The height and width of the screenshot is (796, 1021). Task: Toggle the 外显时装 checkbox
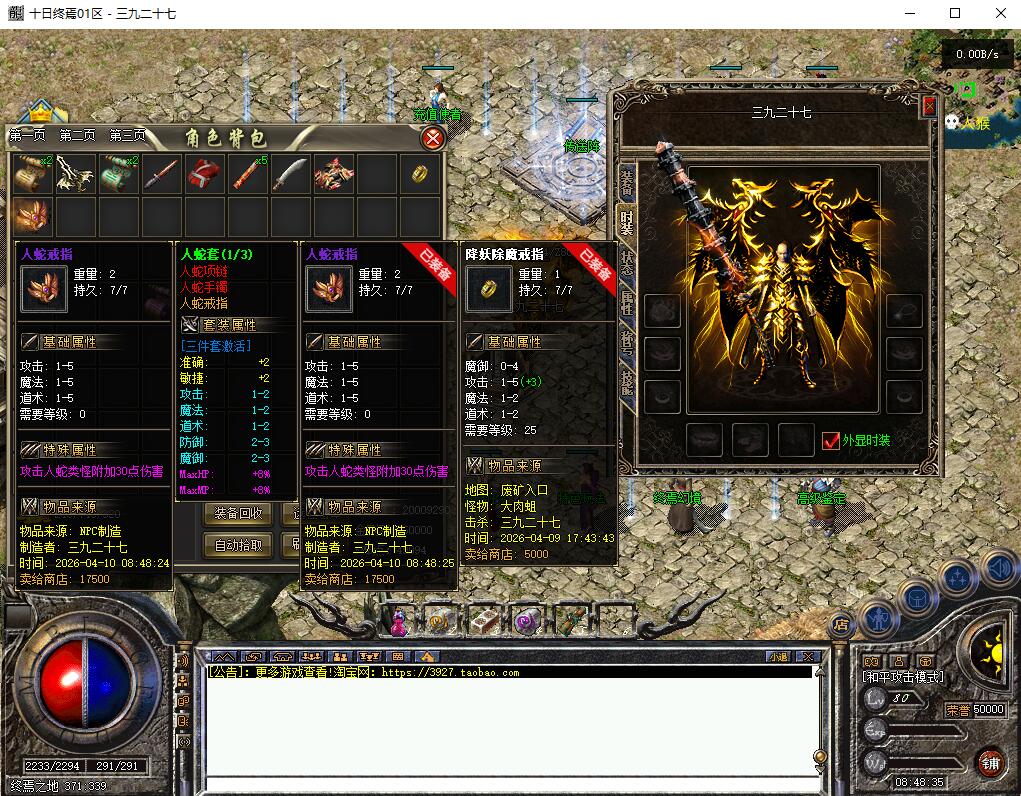(830, 440)
